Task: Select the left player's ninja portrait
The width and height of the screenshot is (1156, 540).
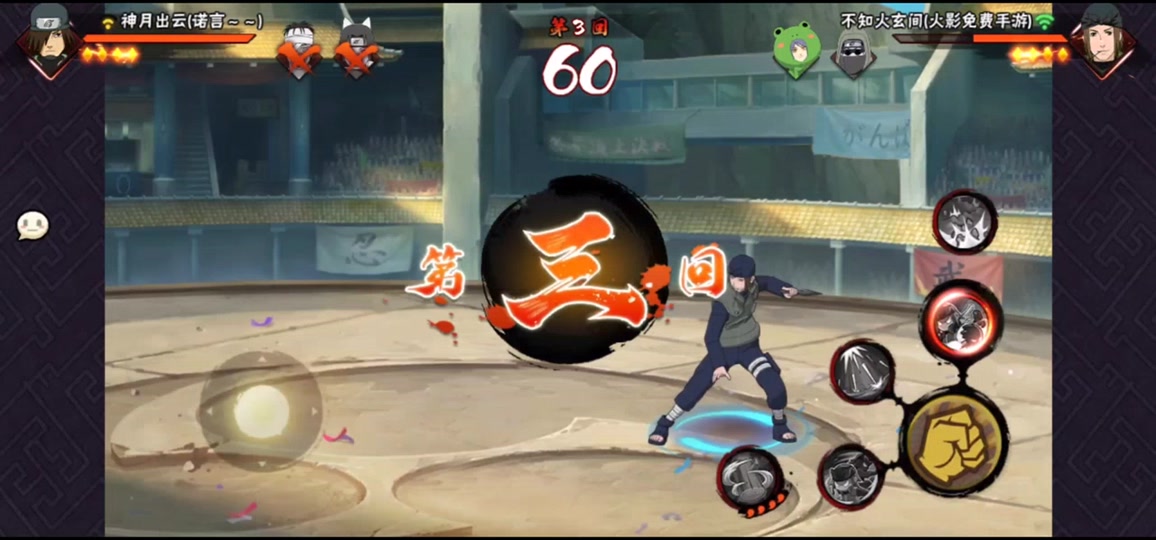Action: (x=50, y=37)
